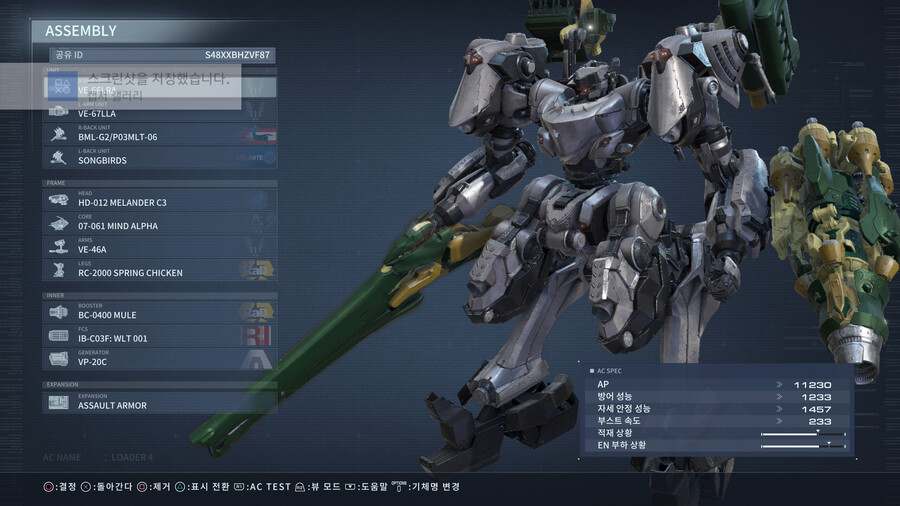Choose the VE-46A arms part
Viewport: 900px width, 506px height.
pos(160,247)
